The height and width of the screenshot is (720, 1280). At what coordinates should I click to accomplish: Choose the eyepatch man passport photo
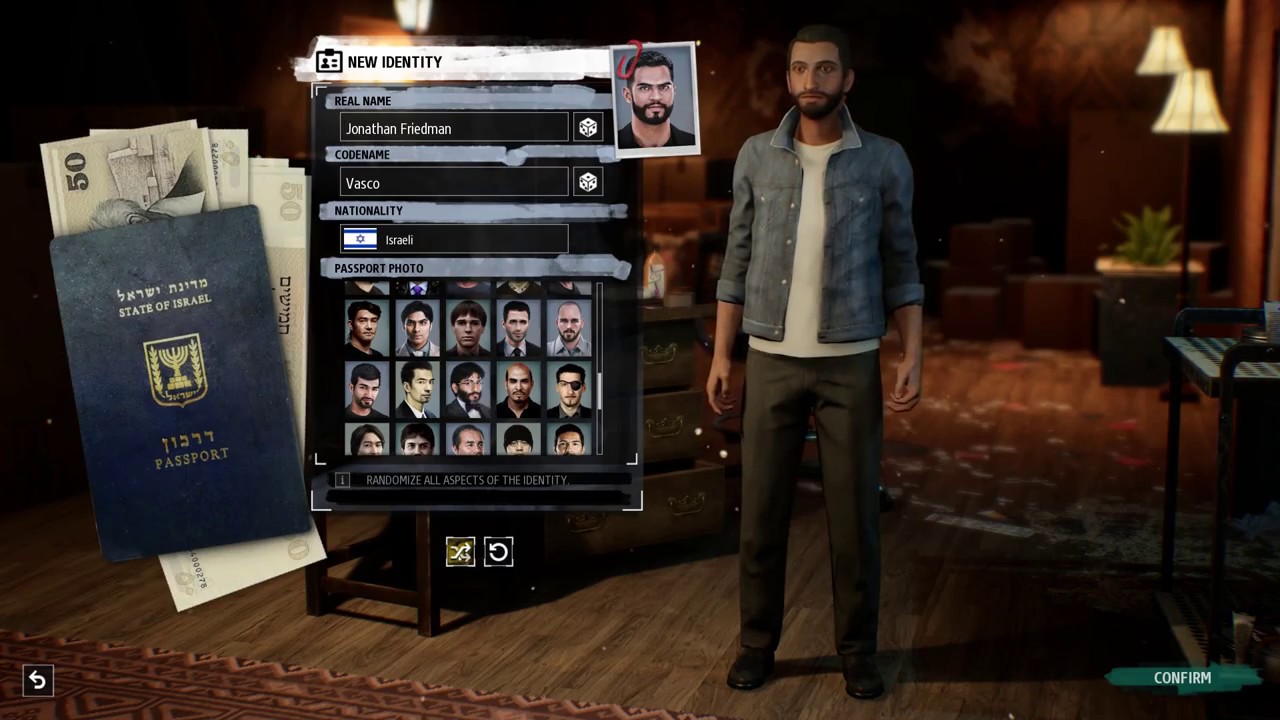click(x=569, y=390)
